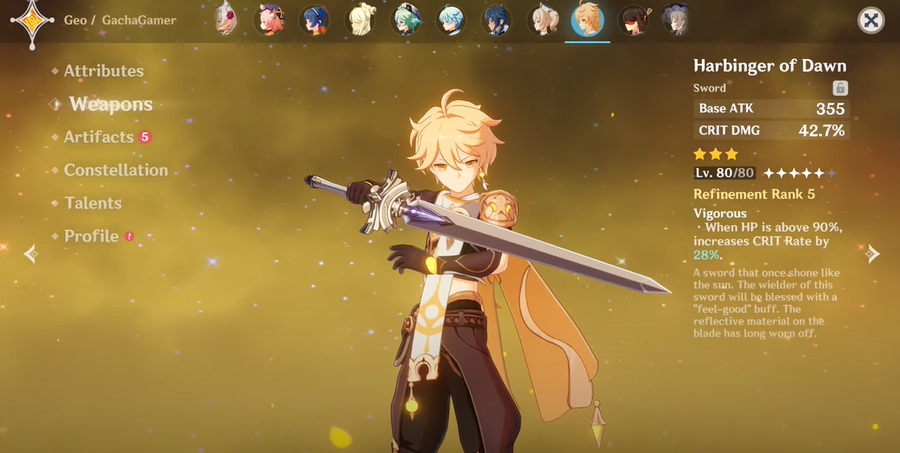
Task: Pick the light-blue-haired character portrait
Action: pyautogui.click(x=452, y=20)
